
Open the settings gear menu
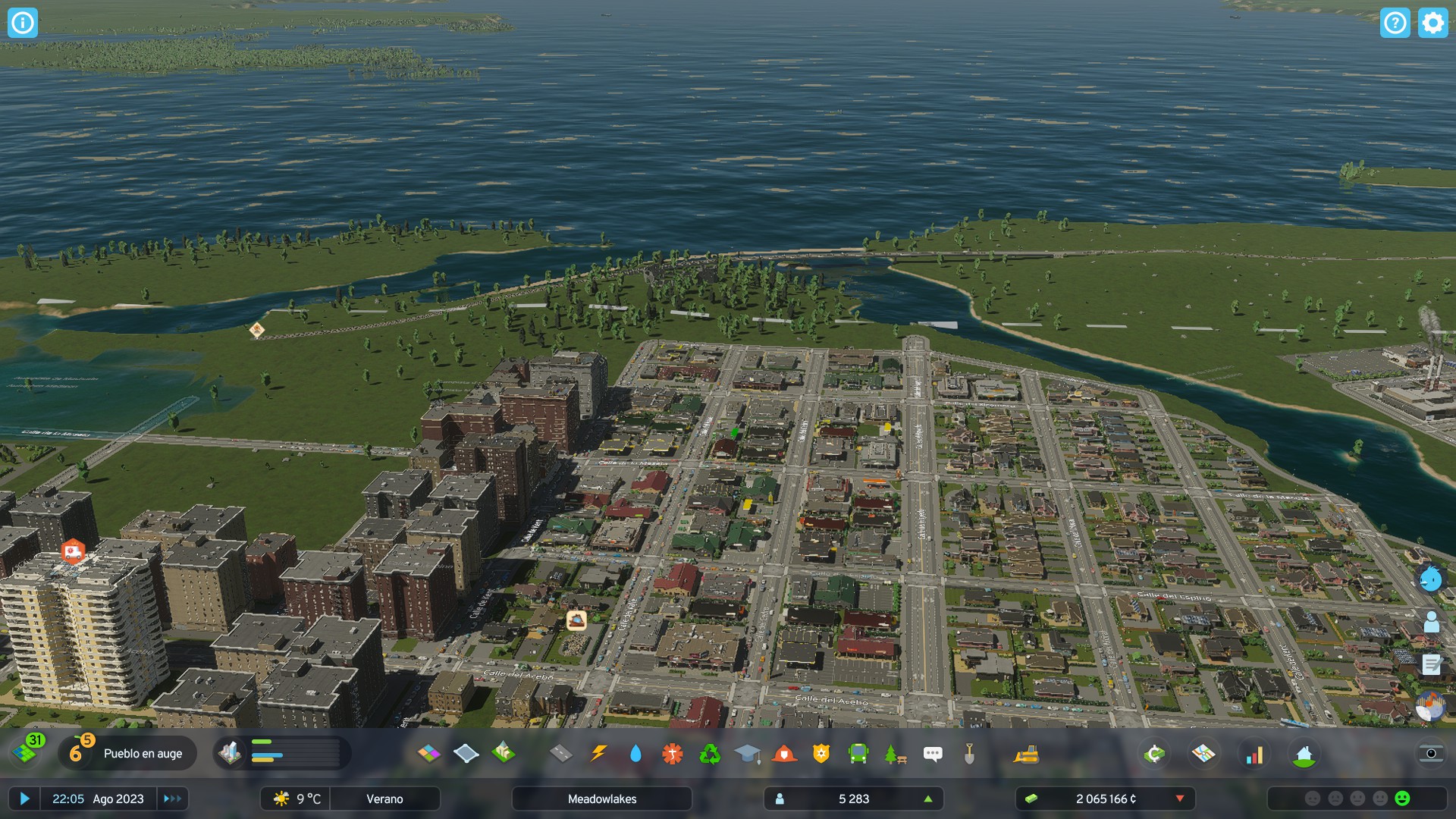(1432, 23)
